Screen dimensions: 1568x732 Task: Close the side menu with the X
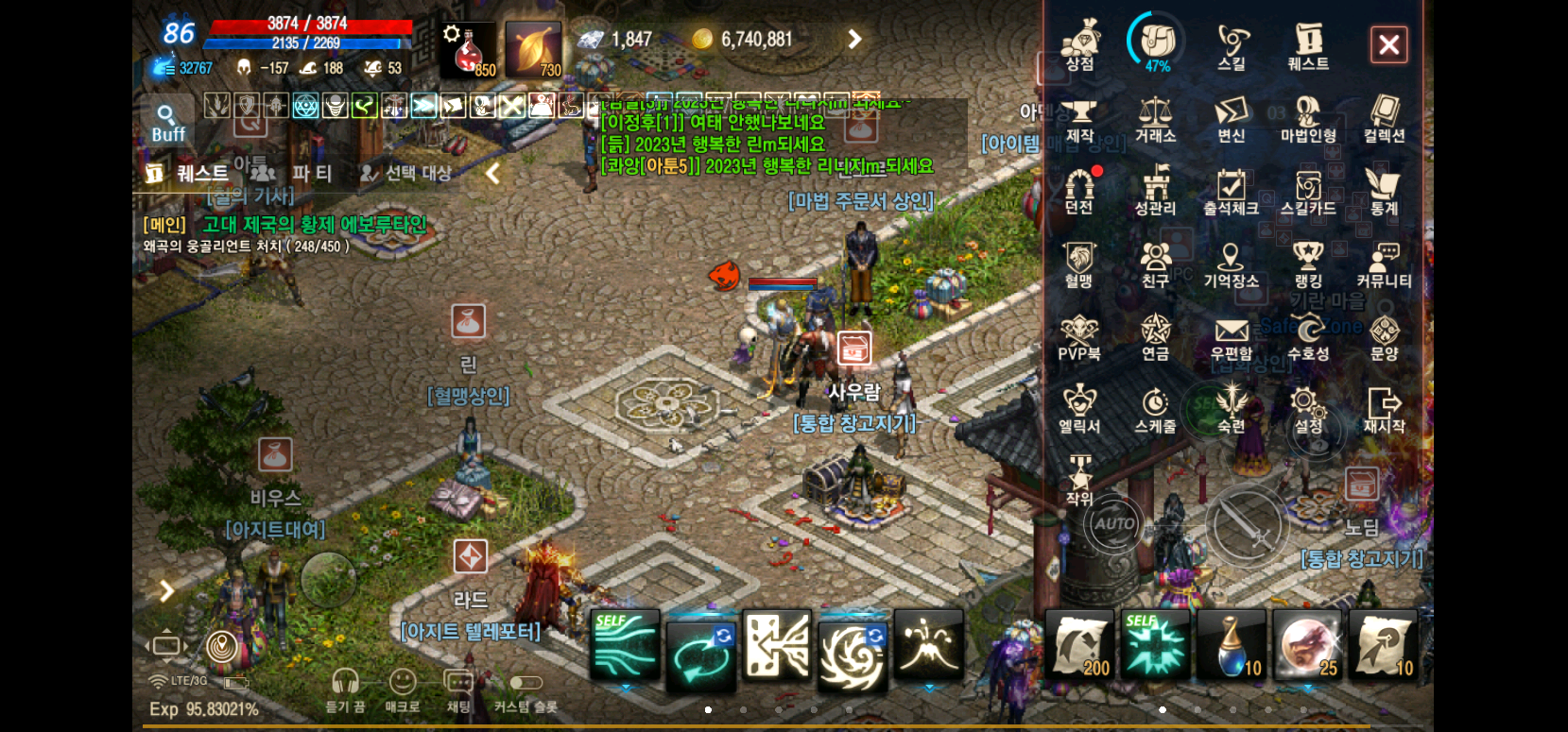pyautogui.click(x=1388, y=44)
